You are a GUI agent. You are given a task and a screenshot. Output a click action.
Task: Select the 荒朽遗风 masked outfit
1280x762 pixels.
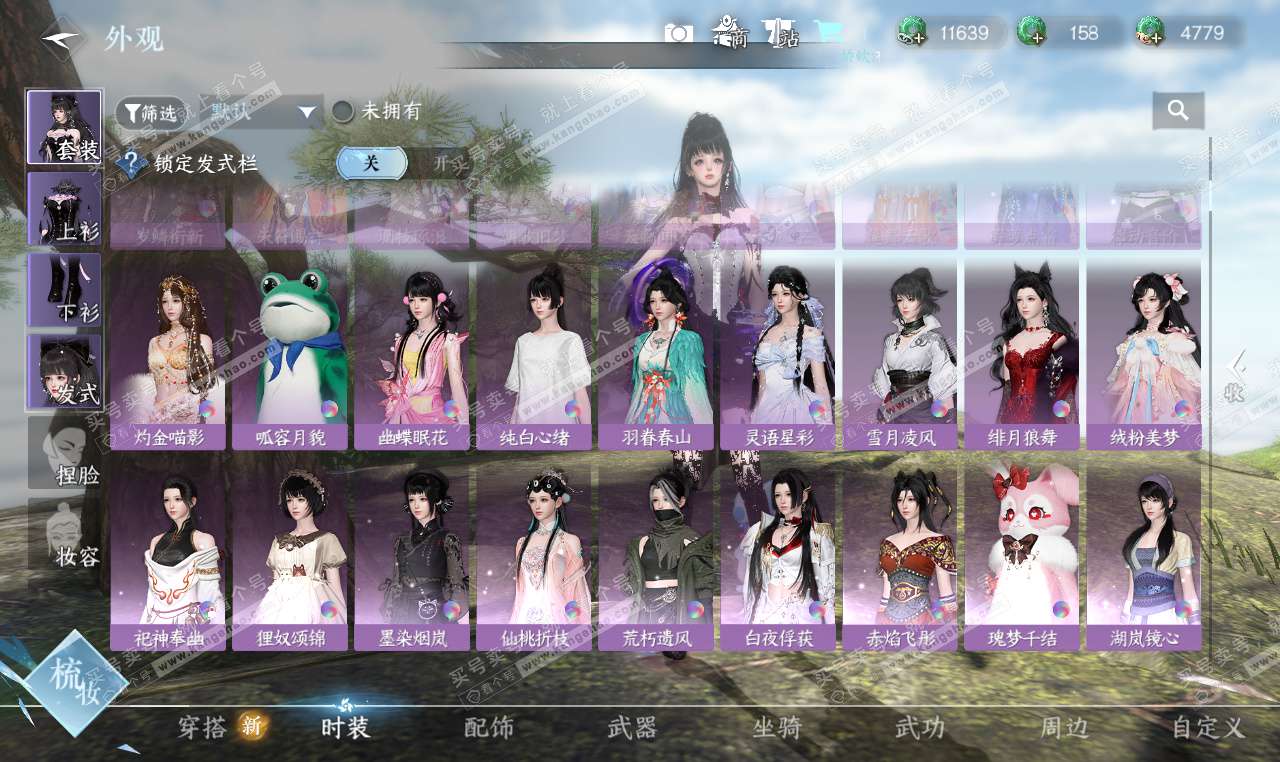[x=656, y=557]
